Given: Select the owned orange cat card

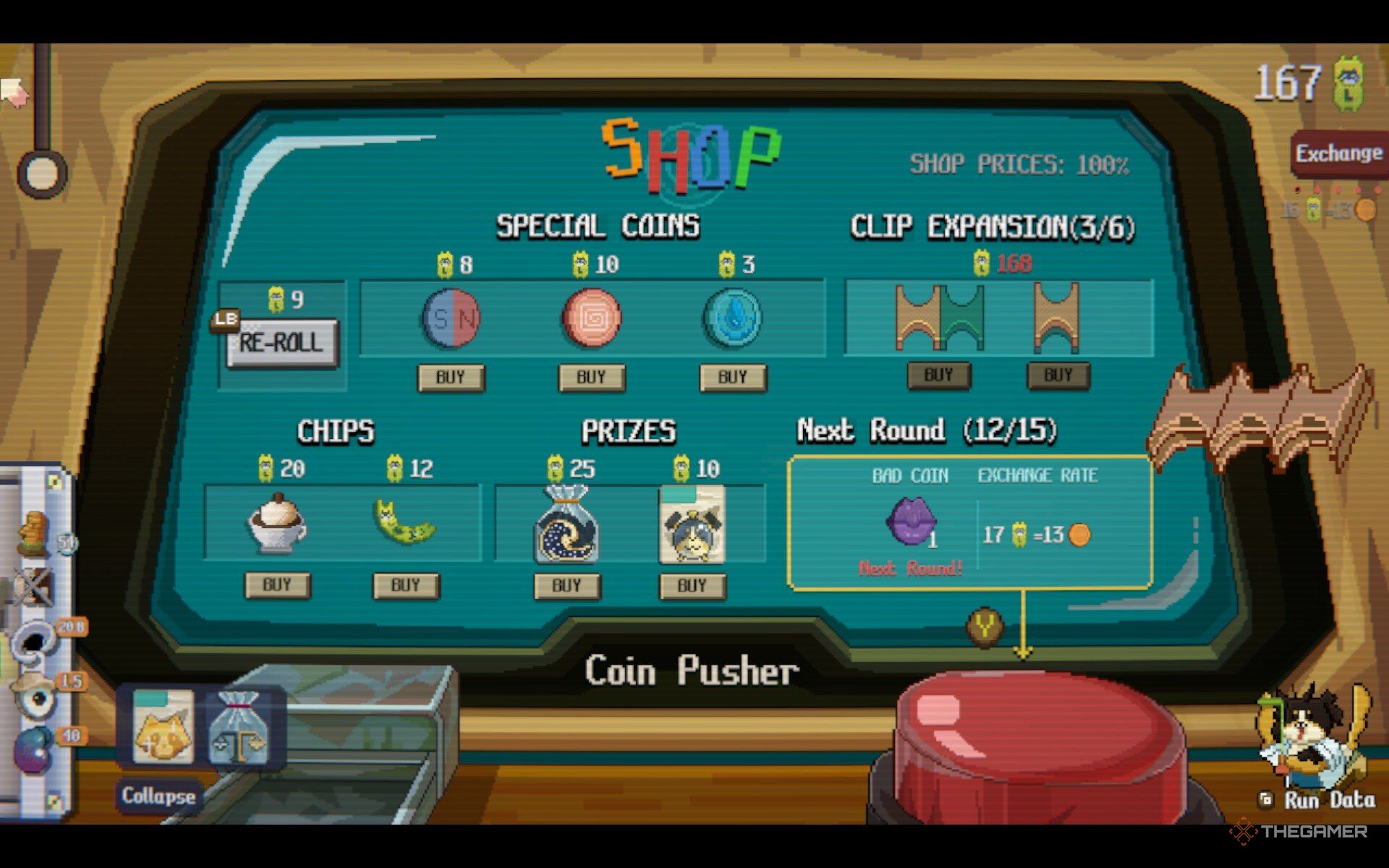Looking at the screenshot, I should pos(164,726).
